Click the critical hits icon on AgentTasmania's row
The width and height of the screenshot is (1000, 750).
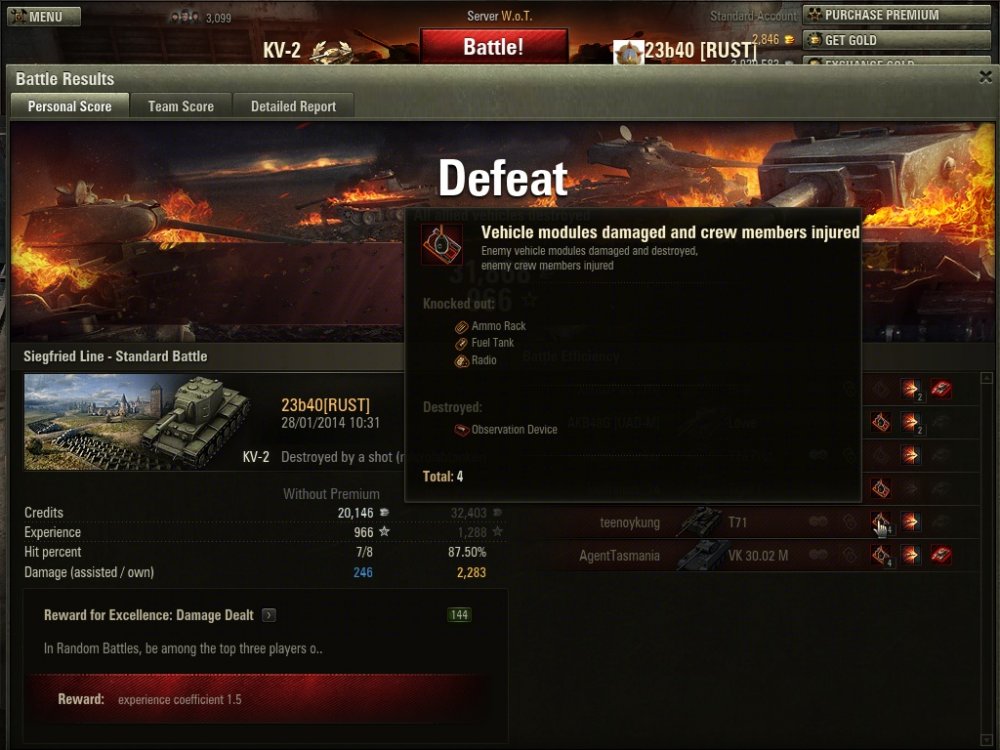pyautogui.click(x=880, y=555)
